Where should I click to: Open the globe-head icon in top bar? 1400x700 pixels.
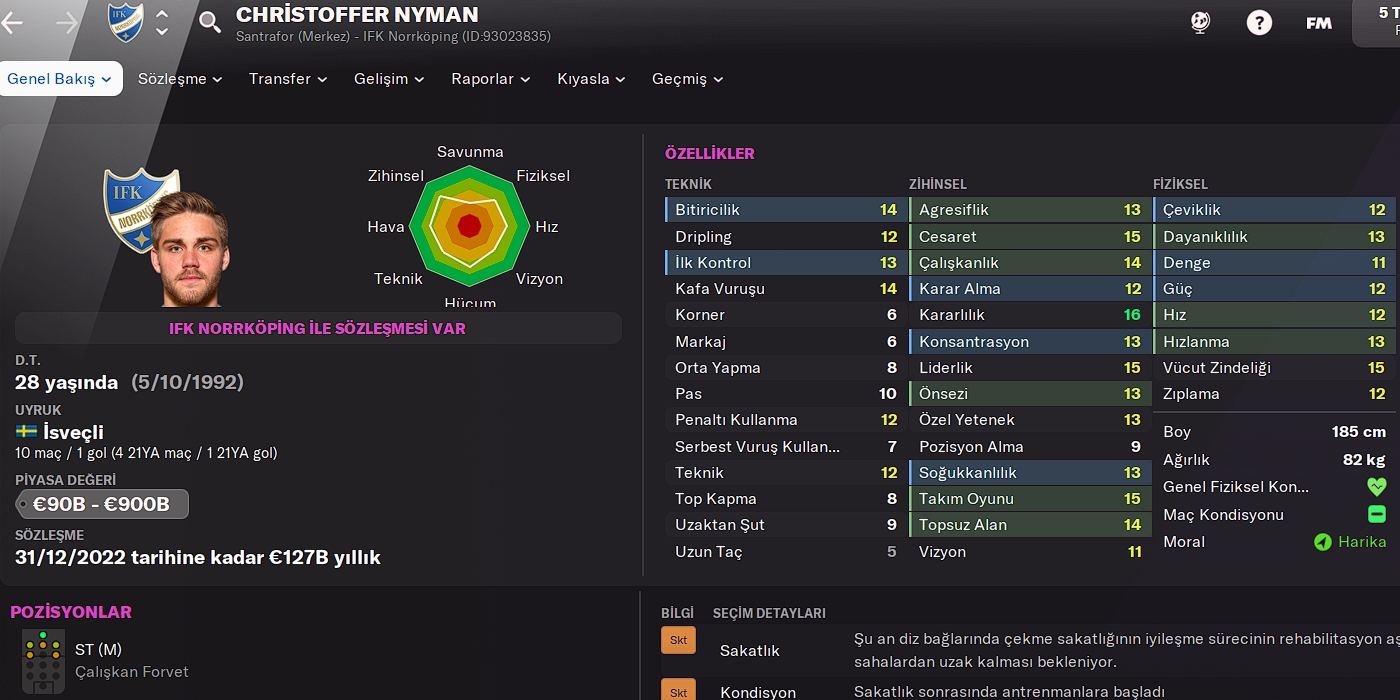pos(1201,23)
